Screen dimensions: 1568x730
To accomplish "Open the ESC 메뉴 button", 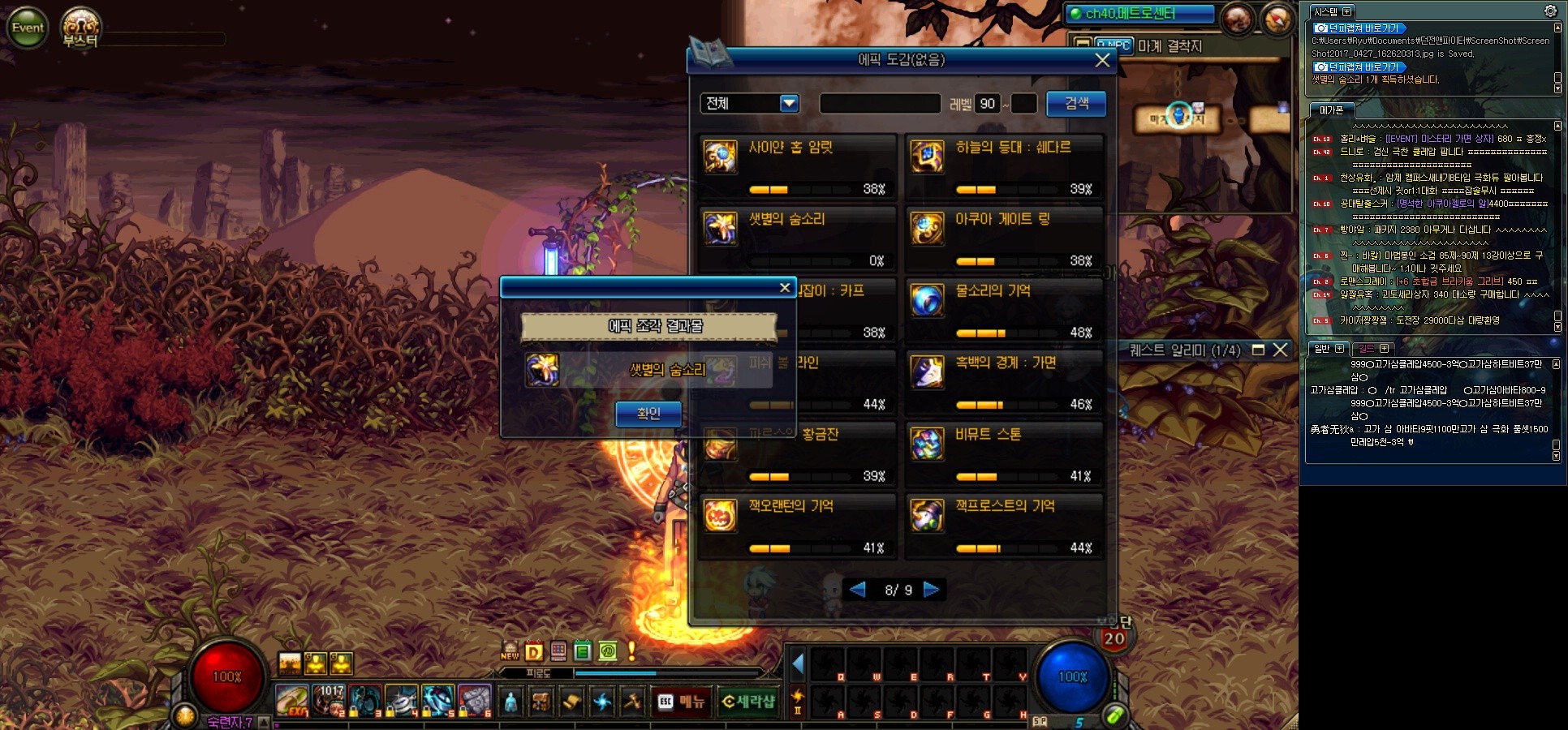I will pos(682,702).
